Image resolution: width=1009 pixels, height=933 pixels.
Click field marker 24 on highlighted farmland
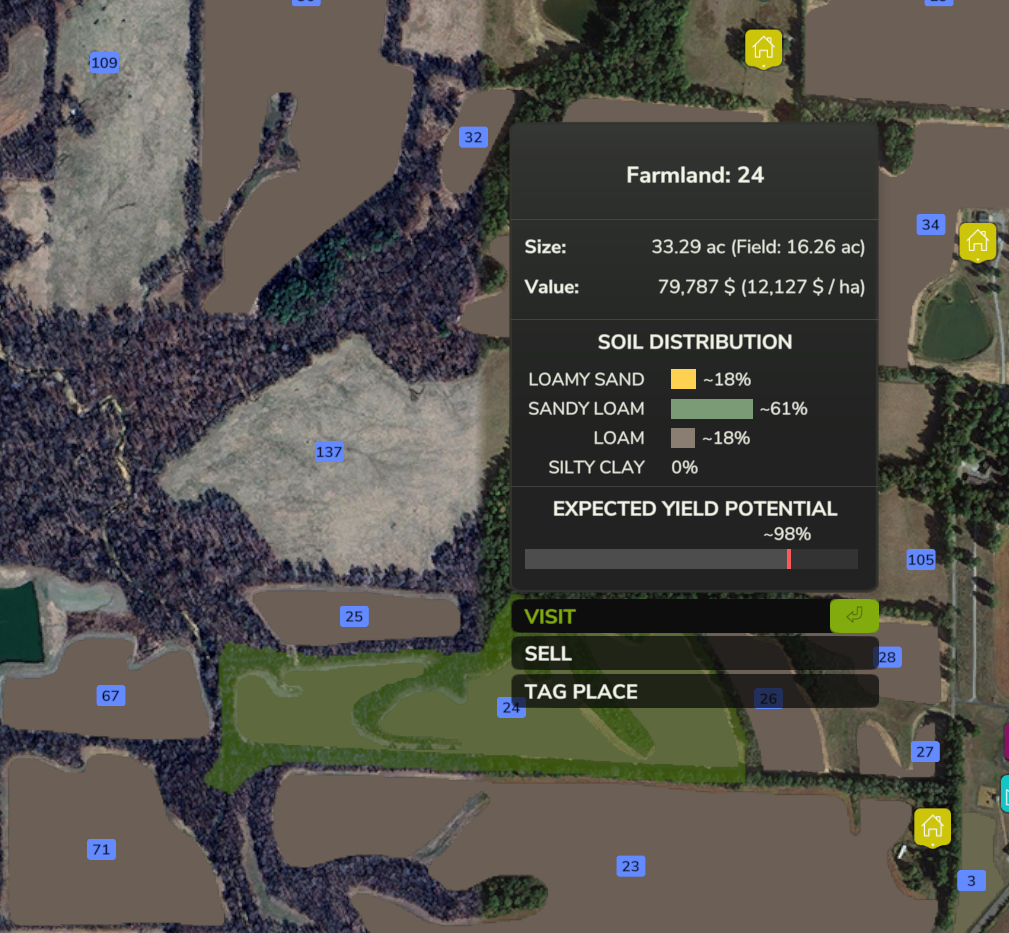[x=511, y=708]
